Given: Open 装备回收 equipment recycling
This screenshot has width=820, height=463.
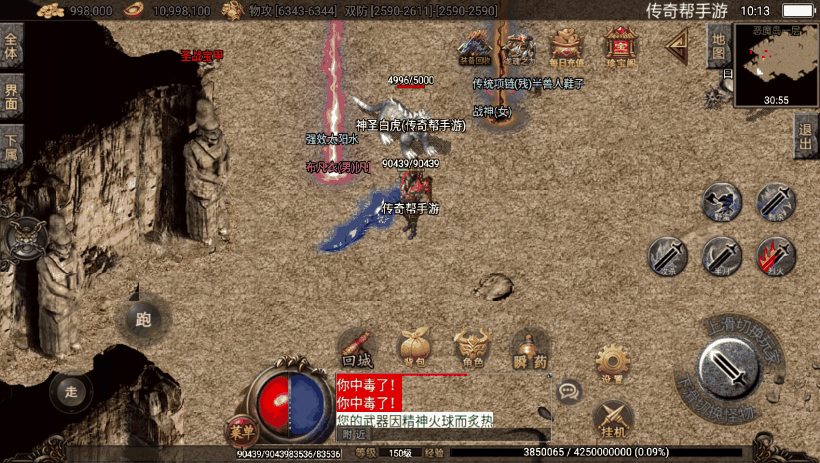Looking at the screenshot, I should coord(474,47).
